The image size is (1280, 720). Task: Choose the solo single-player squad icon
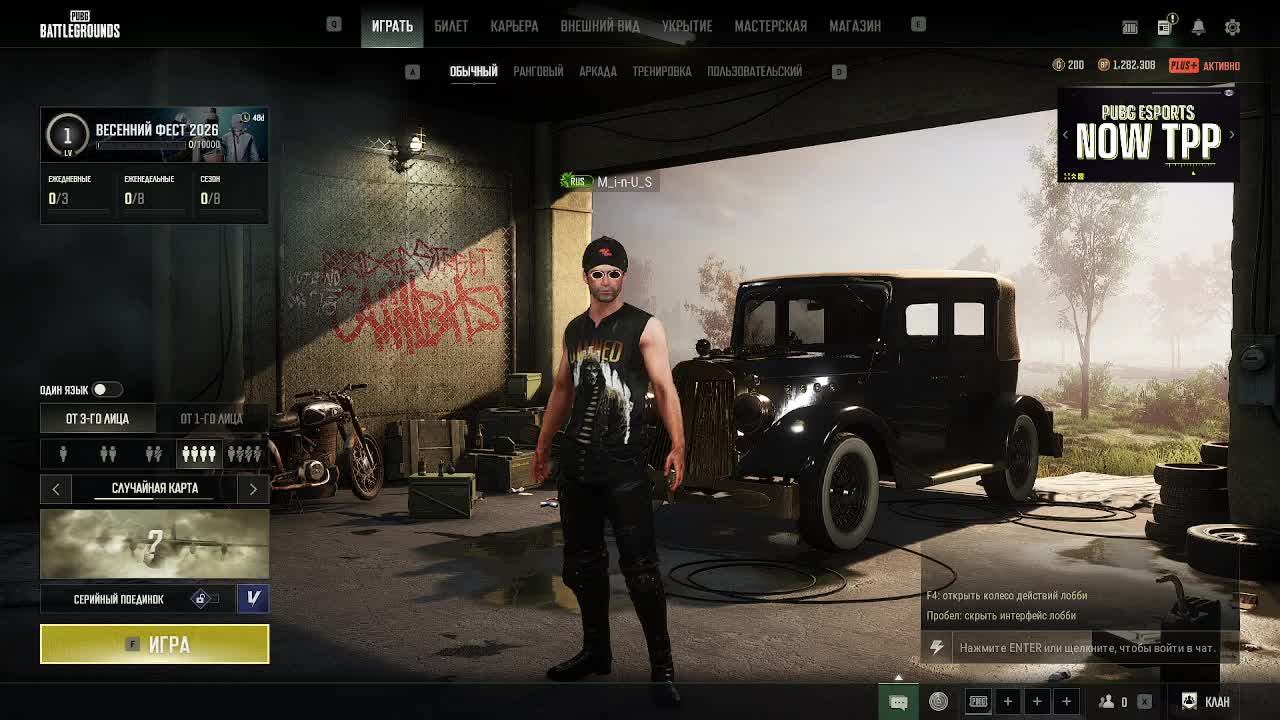(63, 454)
